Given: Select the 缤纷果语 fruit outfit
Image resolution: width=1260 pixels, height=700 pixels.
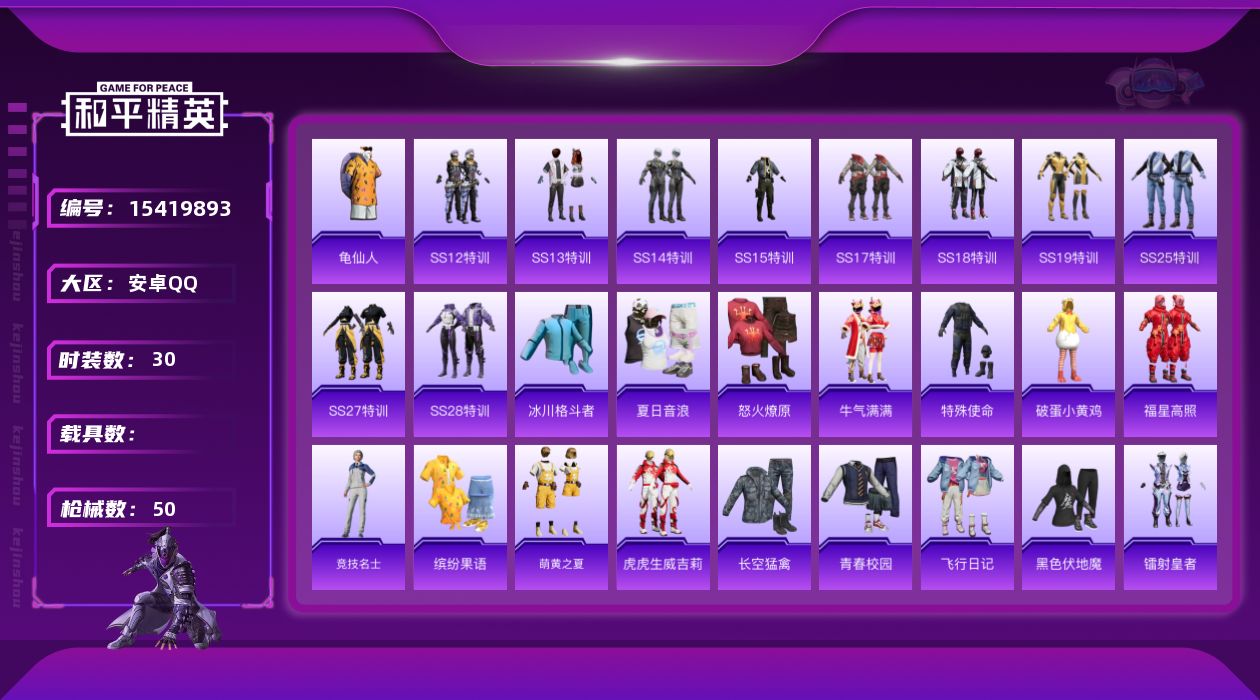Looking at the screenshot, I should click(460, 516).
